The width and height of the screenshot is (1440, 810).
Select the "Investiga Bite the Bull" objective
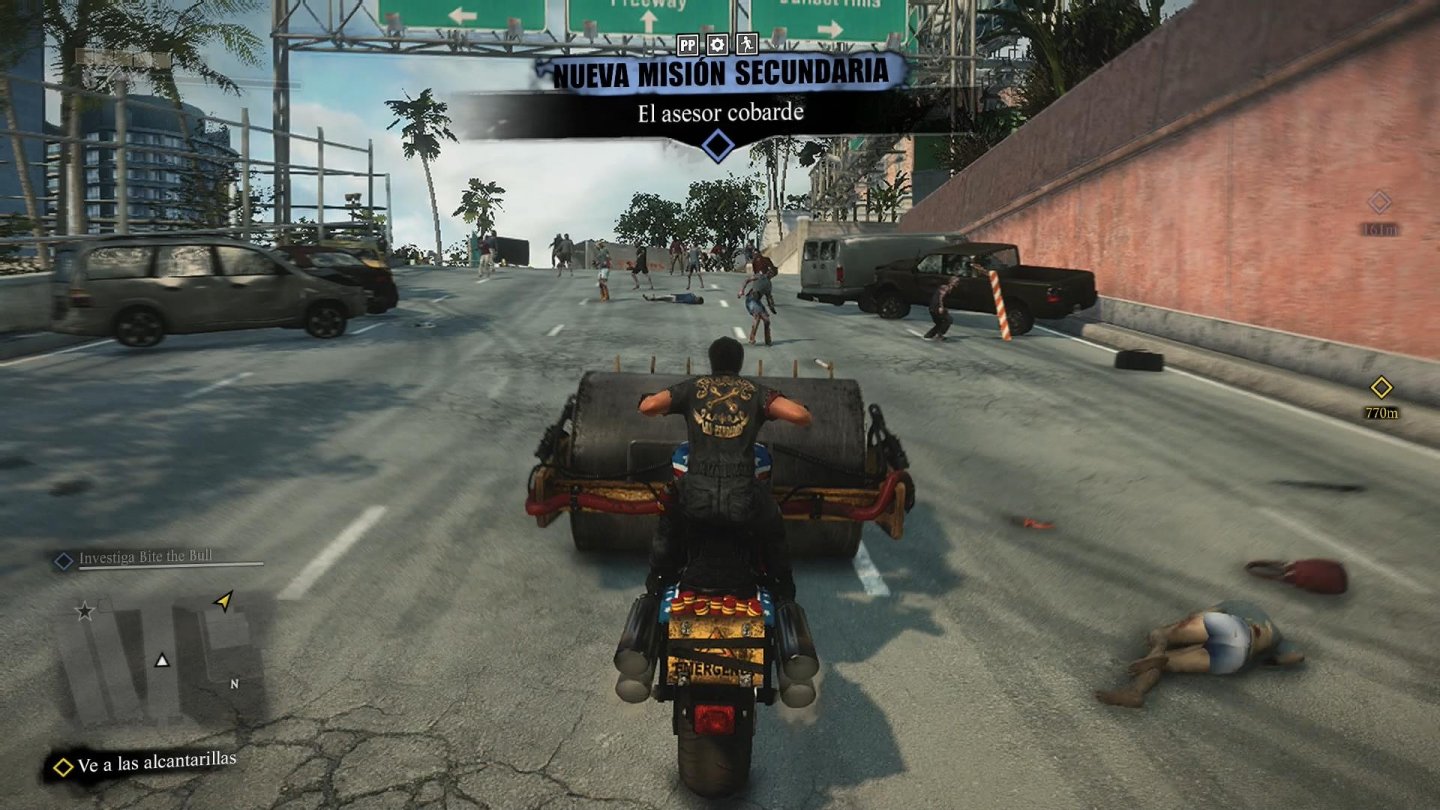[145, 558]
